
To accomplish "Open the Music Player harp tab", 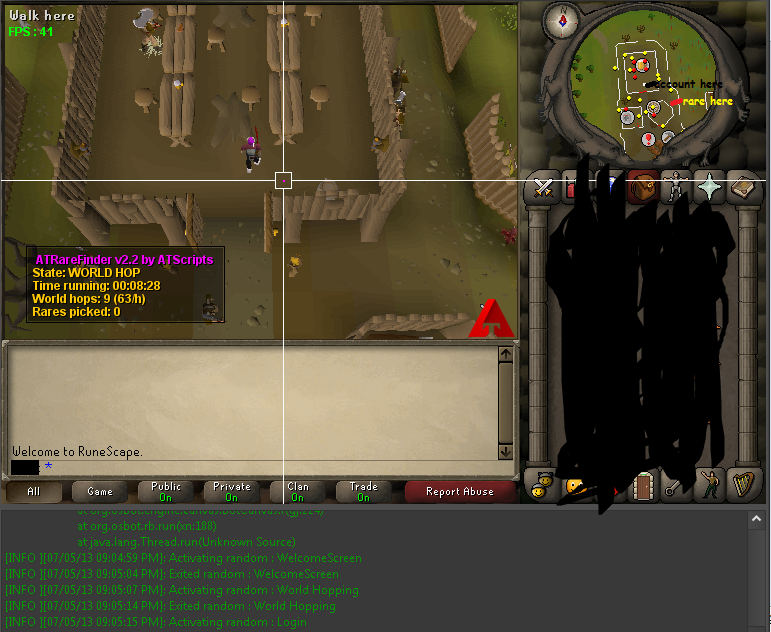I will point(743,486).
